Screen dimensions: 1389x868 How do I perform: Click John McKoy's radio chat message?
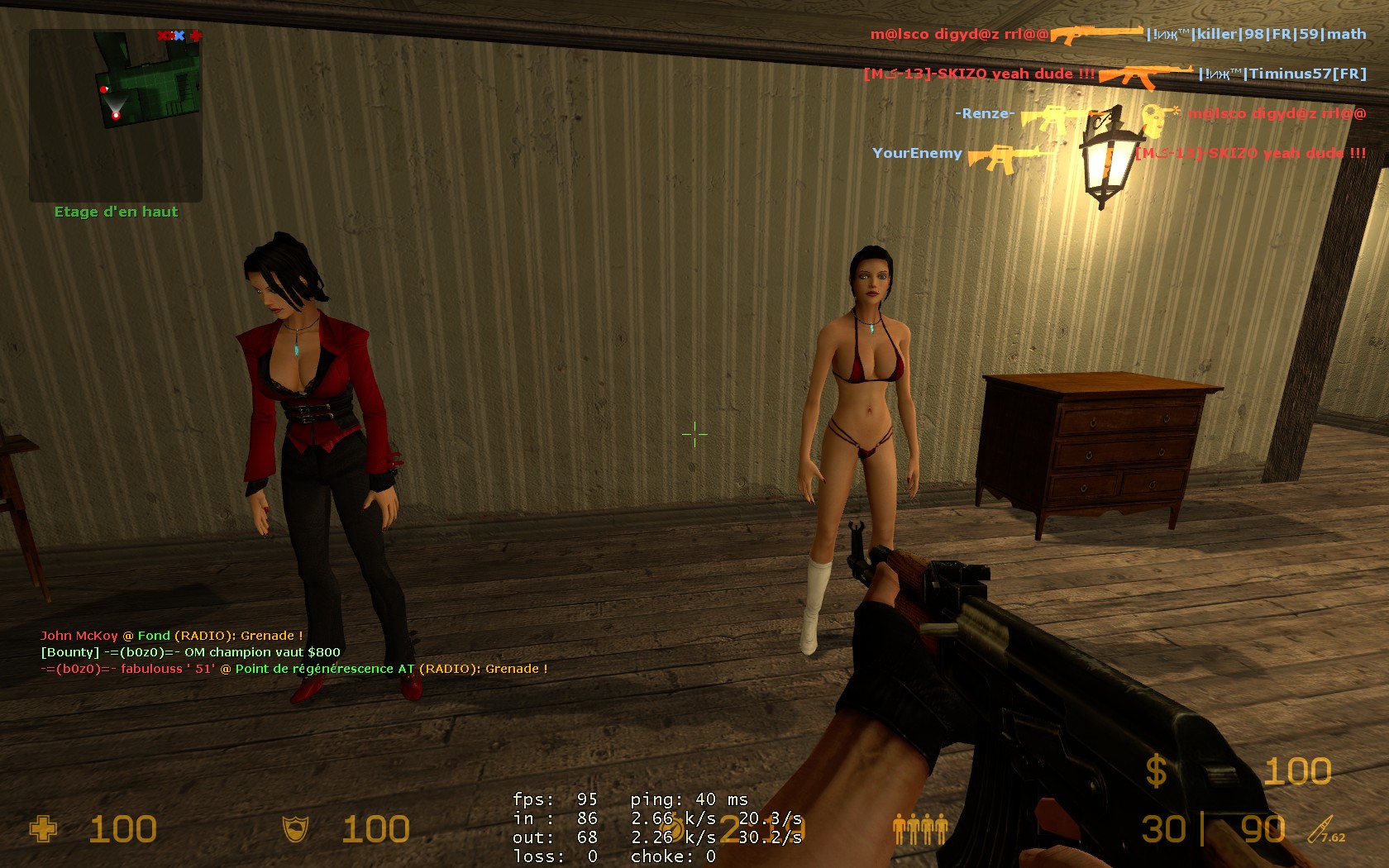pyautogui.click(x=172, y=636)
